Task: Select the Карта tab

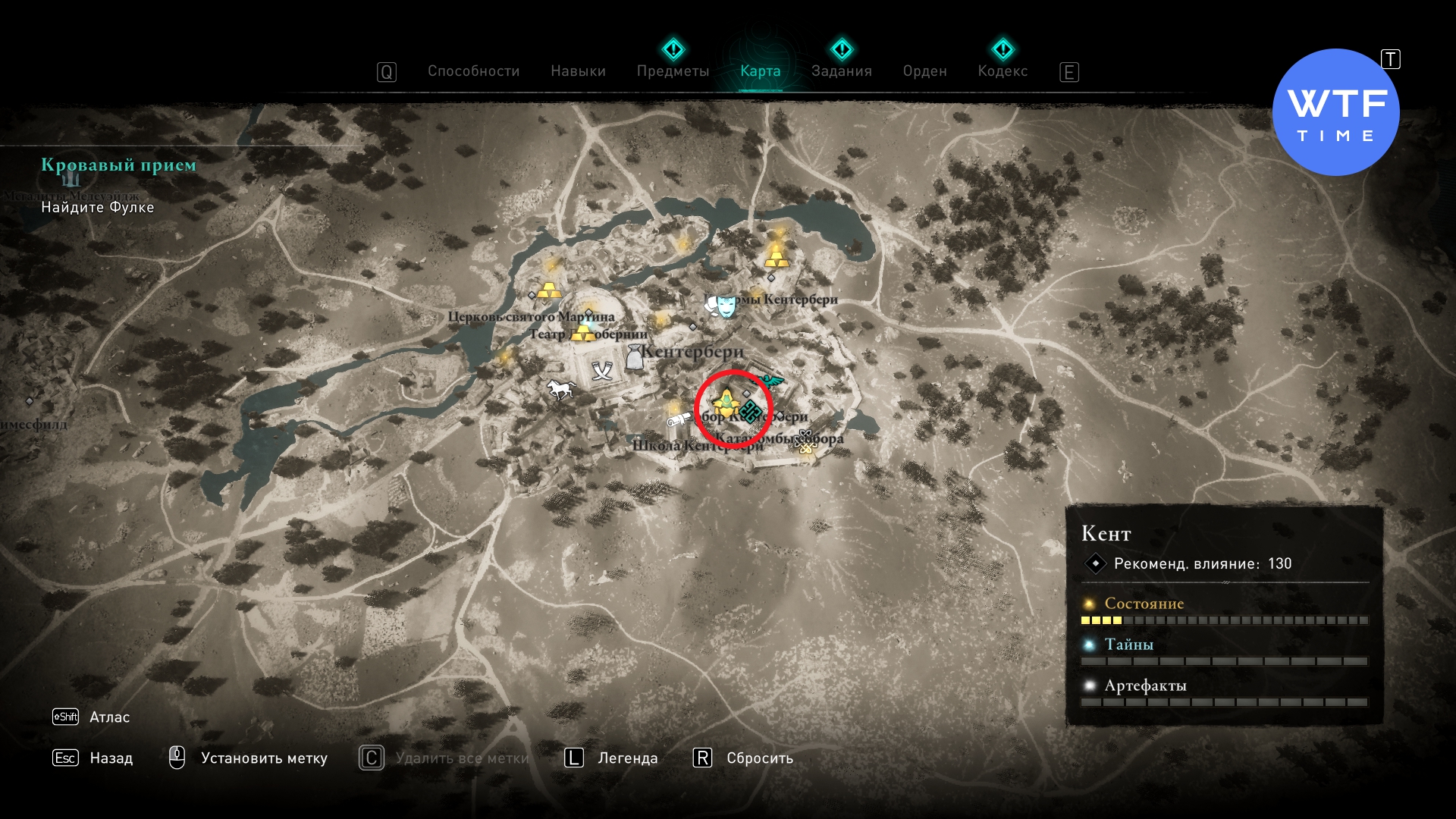Action: [760, 71]
